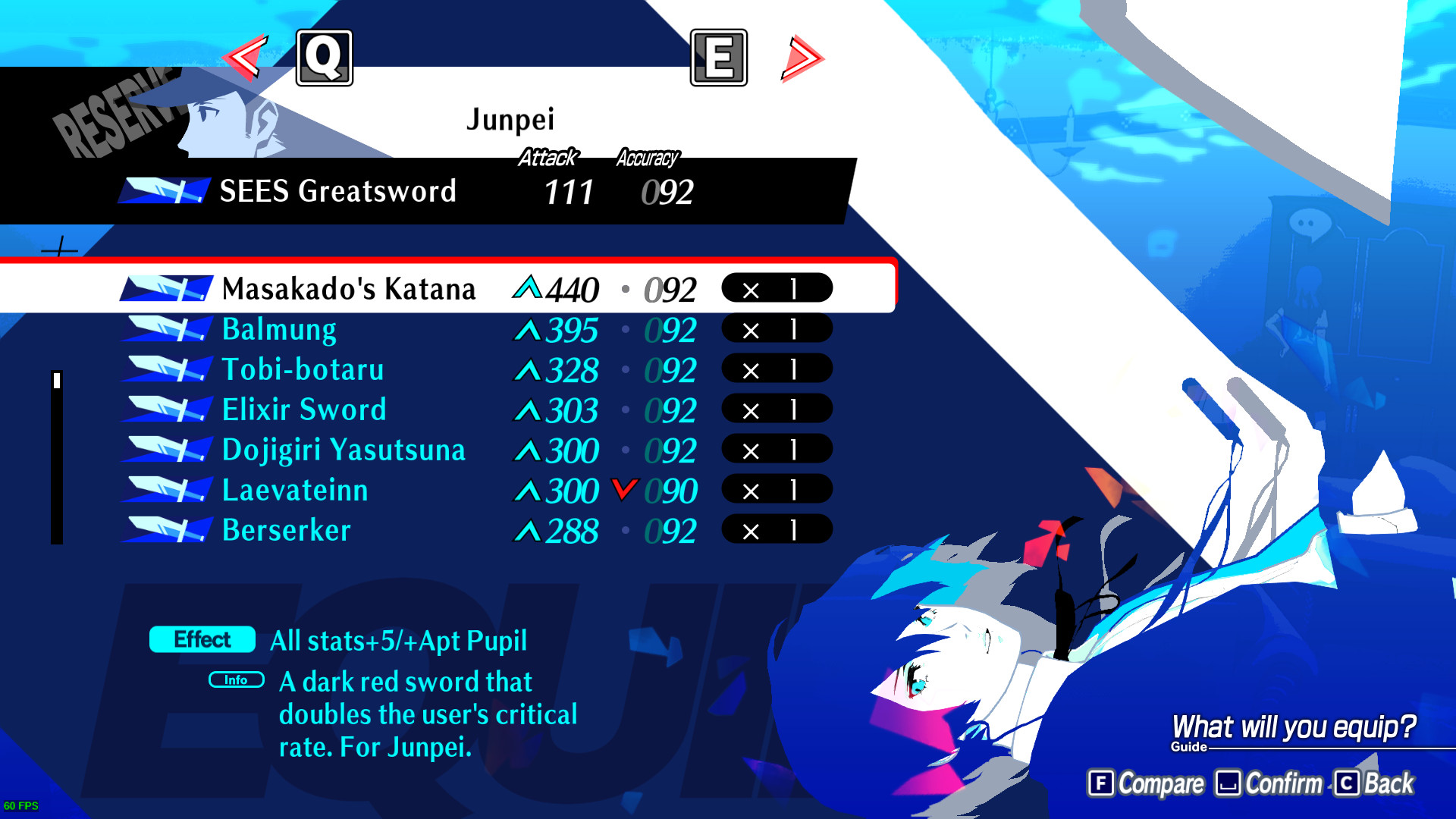Expand the Info description badge

236,680
